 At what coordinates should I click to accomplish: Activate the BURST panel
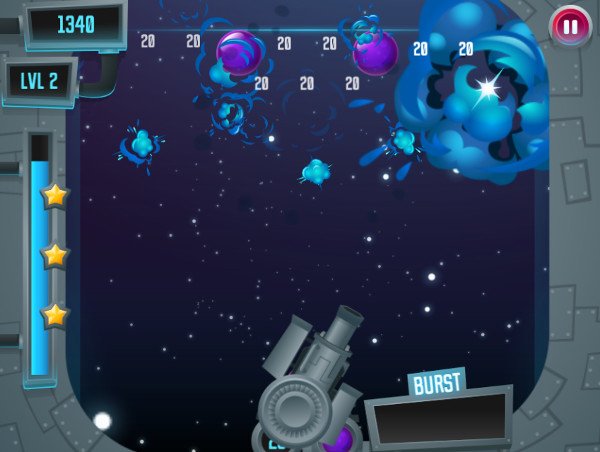[x=437, y=414]
